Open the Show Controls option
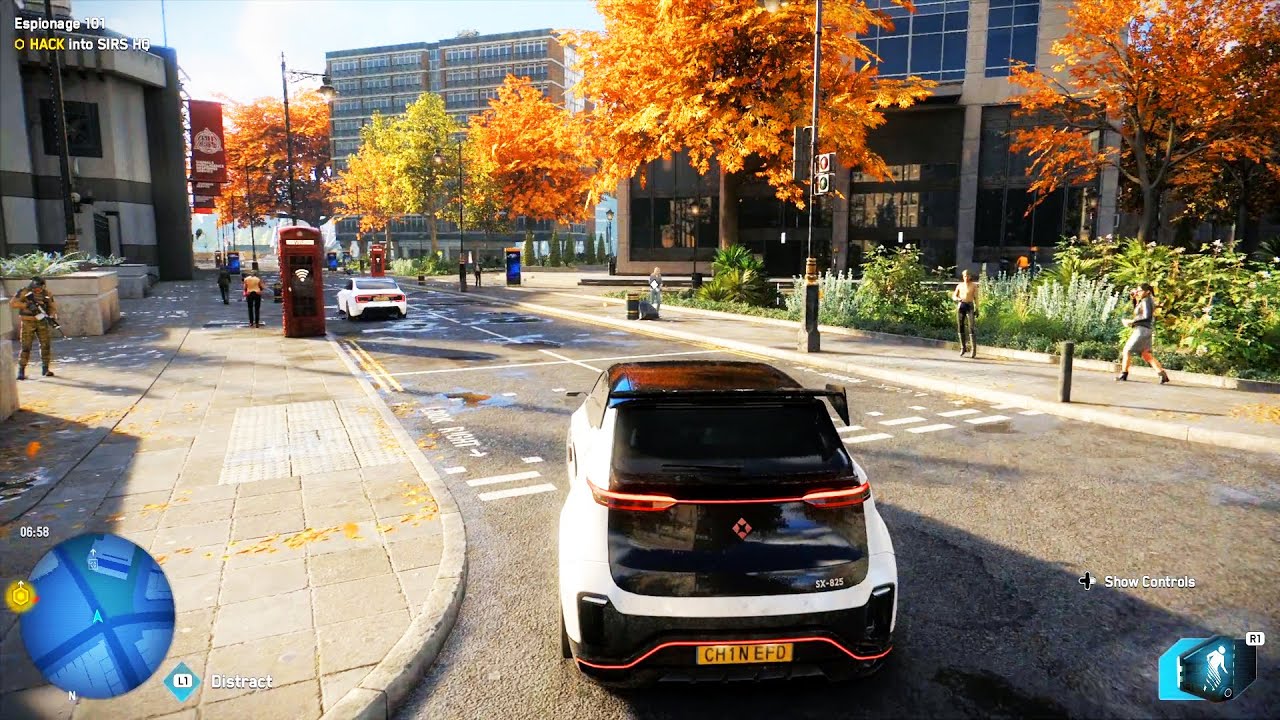Image resolution: width=1280 pixels, height=720 pixels. tap(1148, 581)
